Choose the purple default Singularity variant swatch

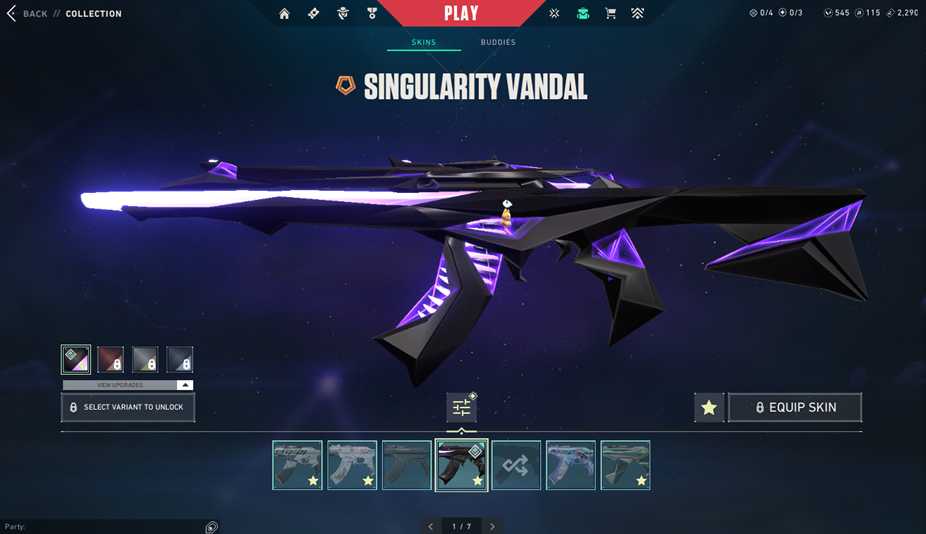tap(76, 359)
